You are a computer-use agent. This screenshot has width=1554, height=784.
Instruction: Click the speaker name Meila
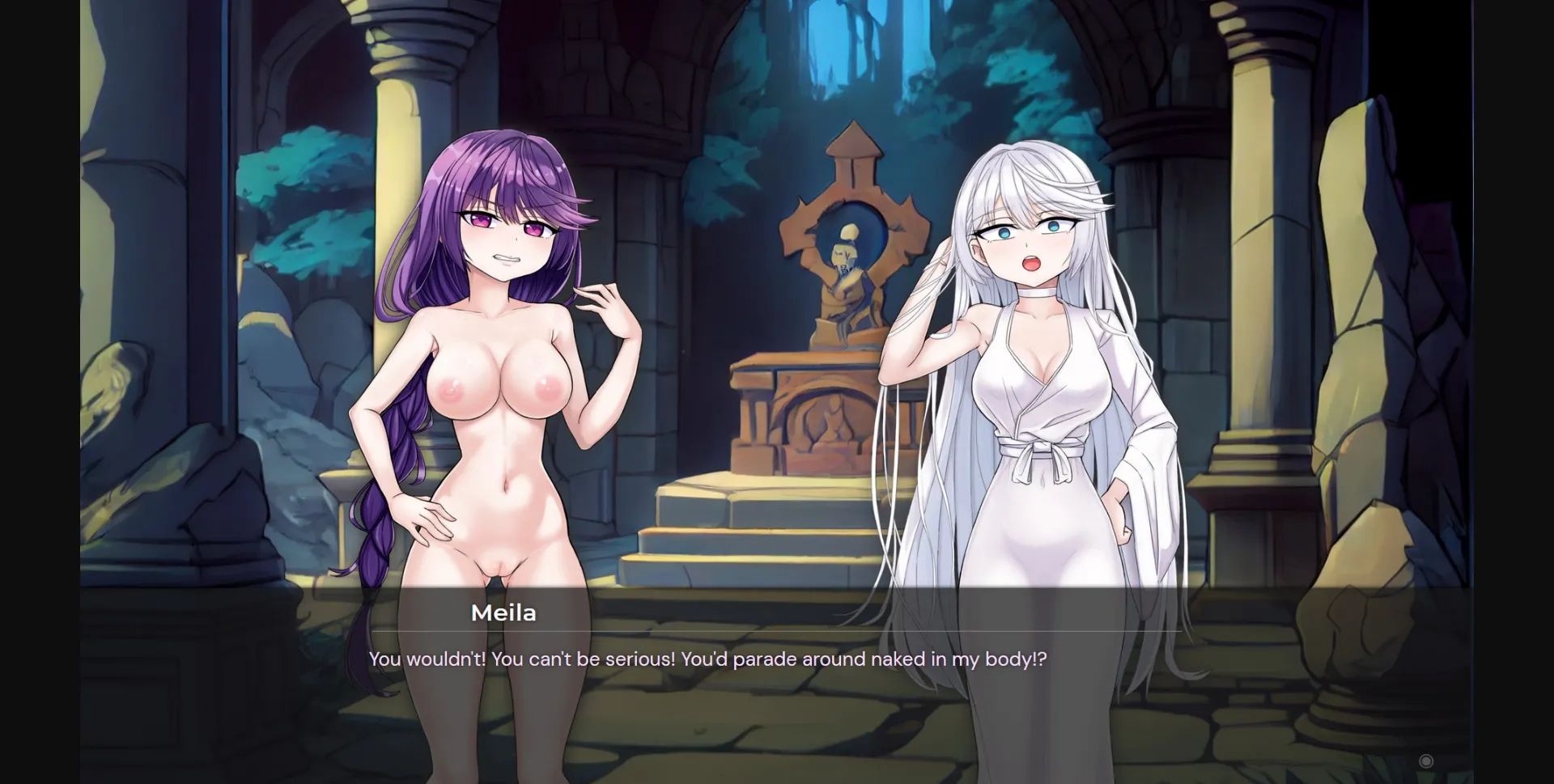[503, 613]
